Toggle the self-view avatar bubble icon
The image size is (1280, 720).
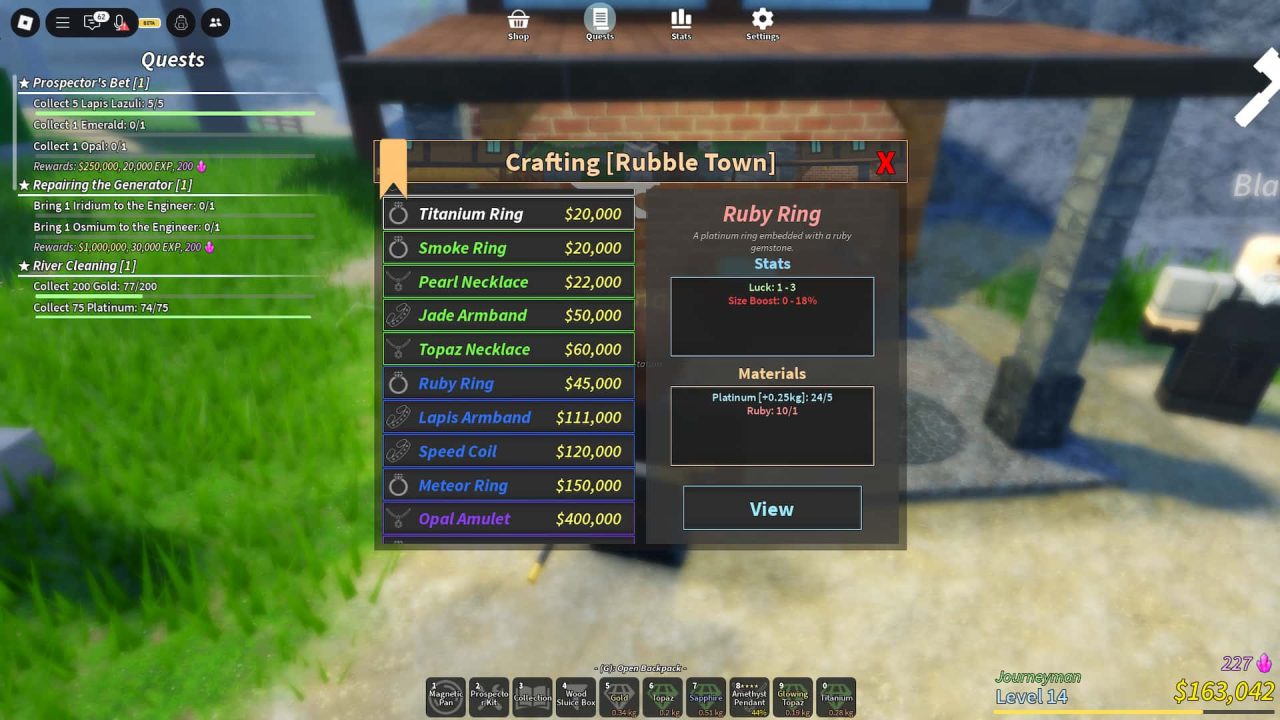179,22
